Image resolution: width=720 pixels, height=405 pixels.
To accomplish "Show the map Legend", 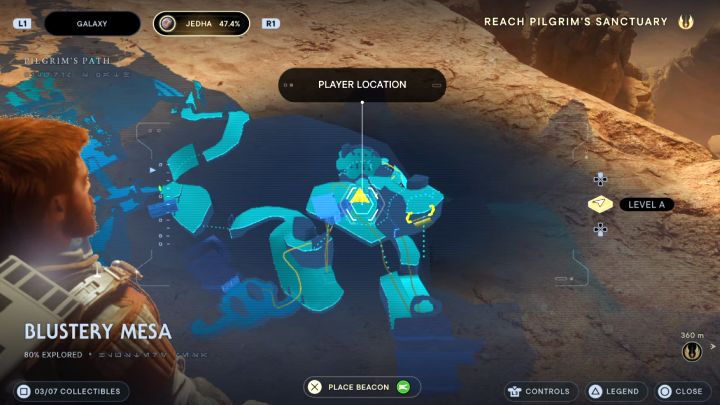I will (613, 391).
